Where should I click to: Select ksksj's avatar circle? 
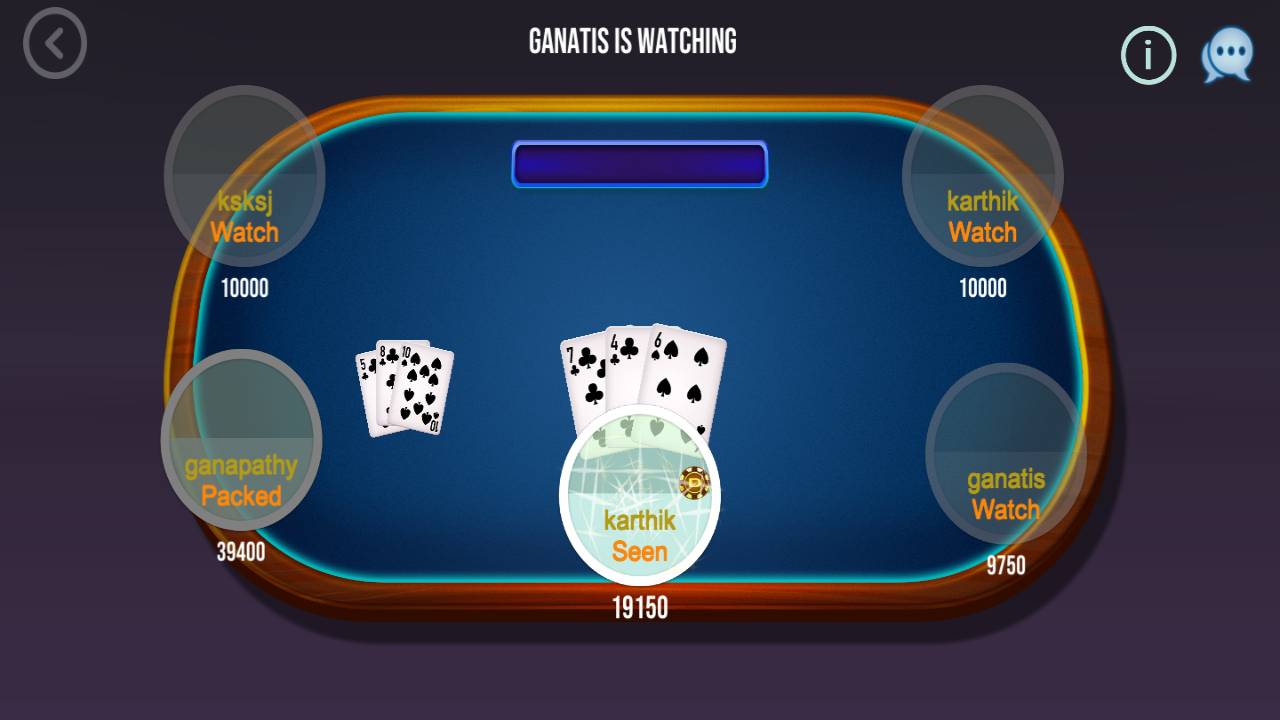pos(243,177)
